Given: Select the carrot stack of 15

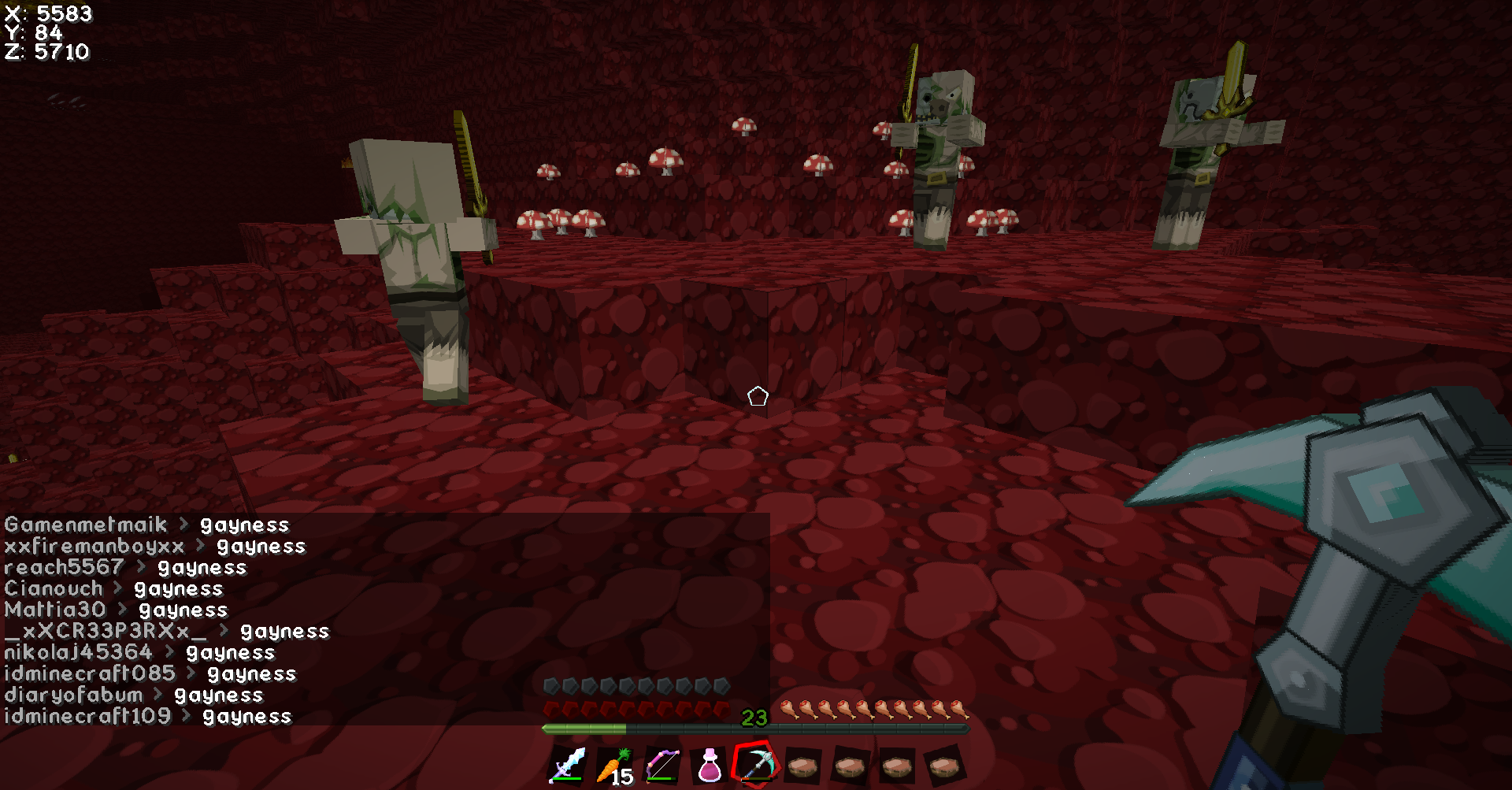Looking at the screenshot, I should coord(615,766).
